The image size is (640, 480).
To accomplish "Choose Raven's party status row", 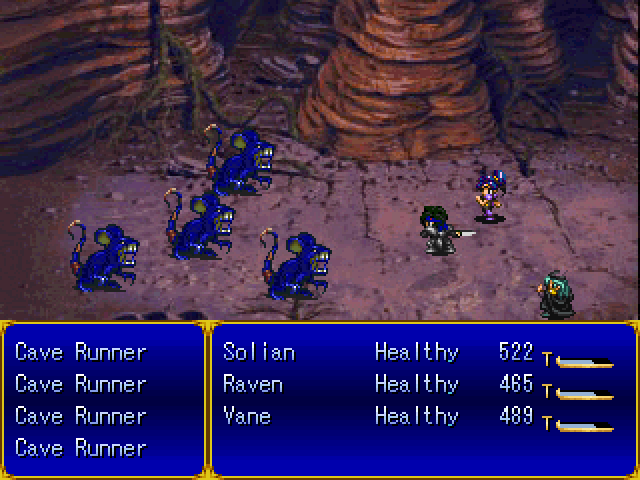I will (253, 384).
